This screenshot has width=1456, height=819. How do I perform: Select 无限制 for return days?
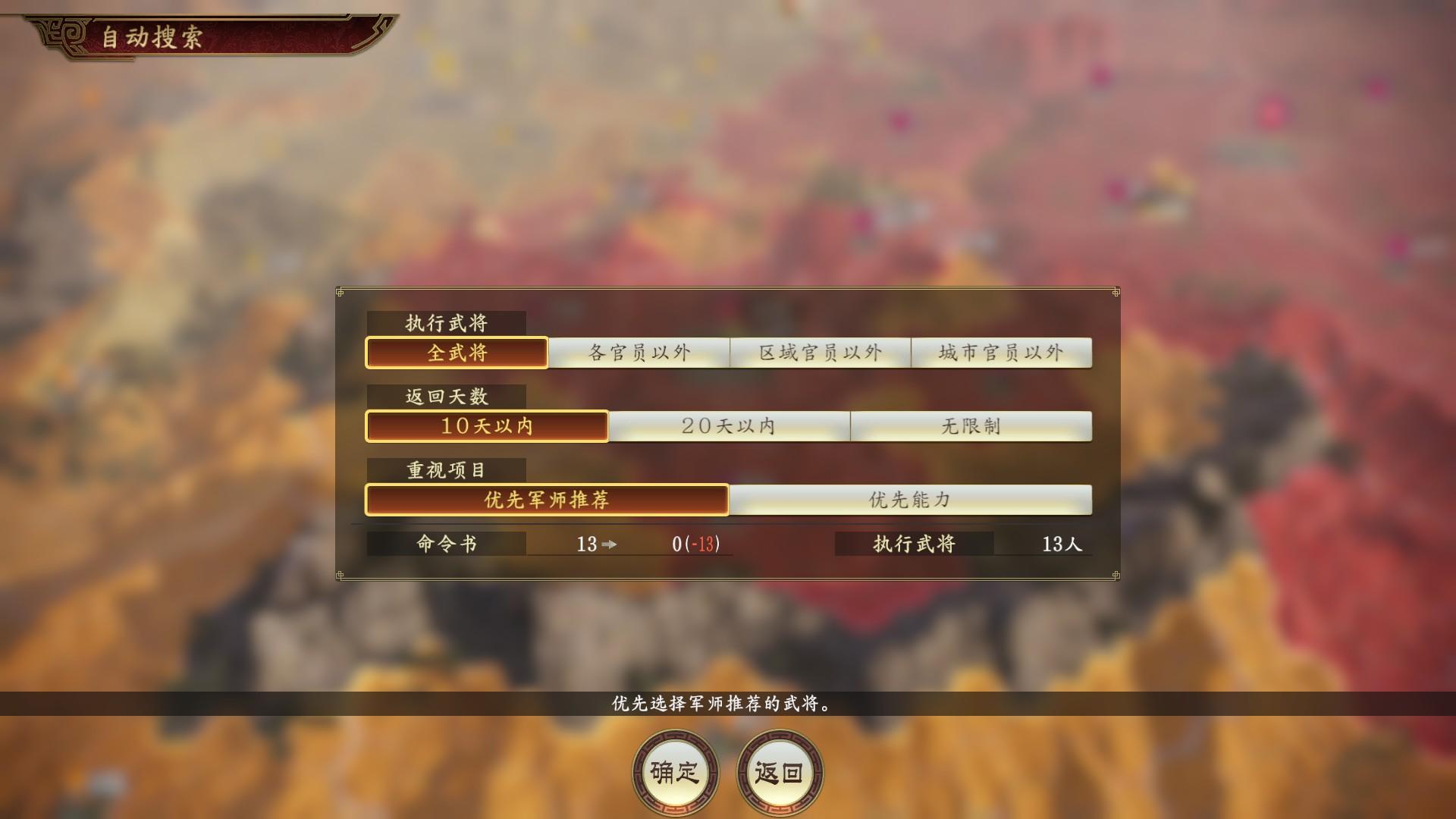[973, 426]
